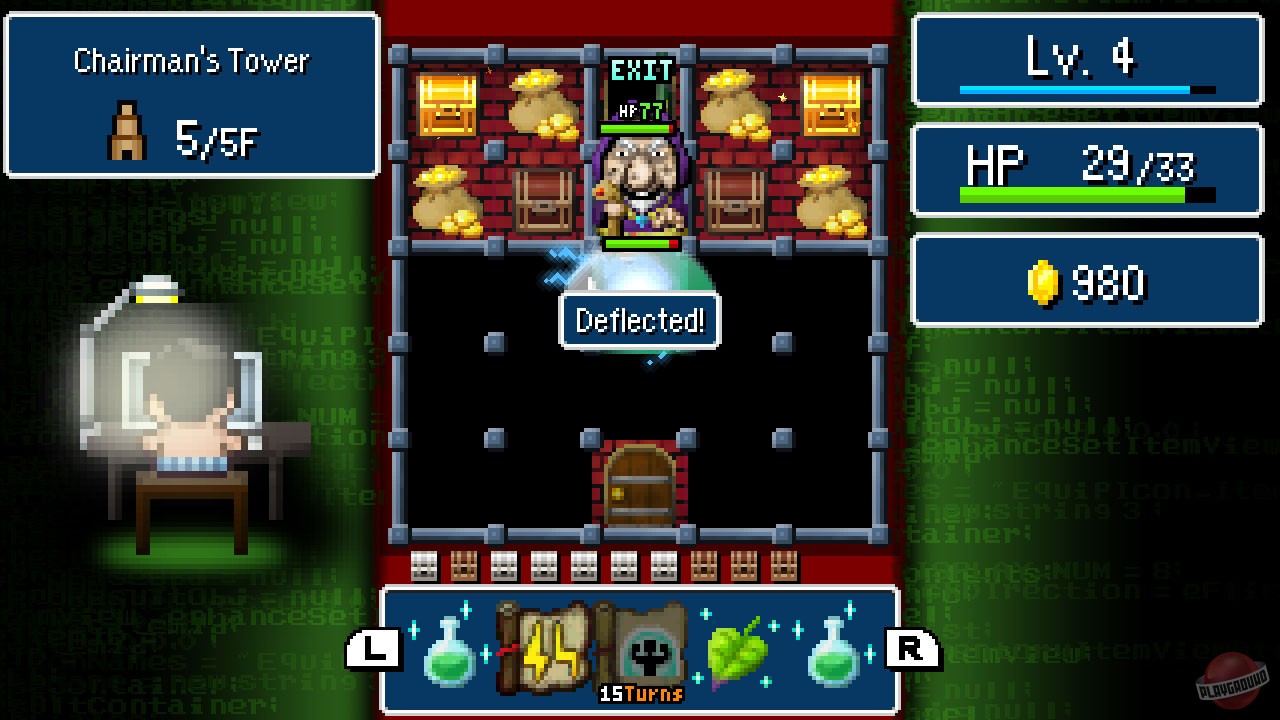Click the gold coin icon showing 980

pyautogui.click(x=1044, y=281)
